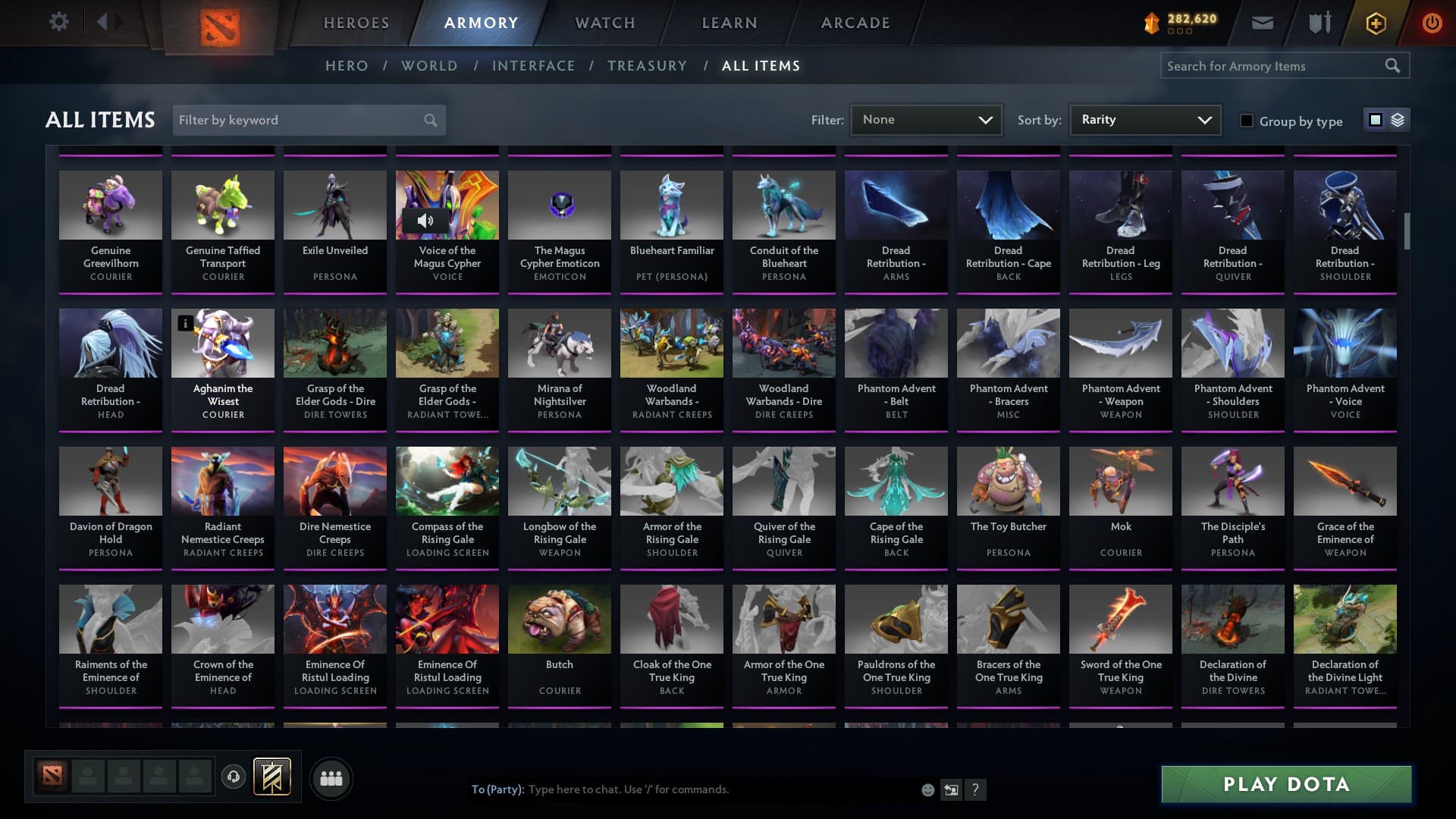This screenshot has height=819, width=1456.
Task: Switch to the WATCH tab
Action: pyautogui.click(x=603, y=23)
